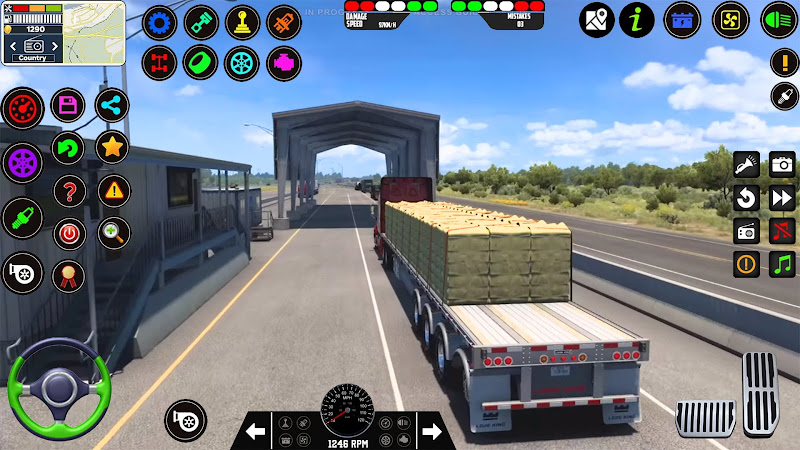The height and width of the screenshot is (450, 800).
Task: Toggle the green headlight icon
Action: click(779, 20)
